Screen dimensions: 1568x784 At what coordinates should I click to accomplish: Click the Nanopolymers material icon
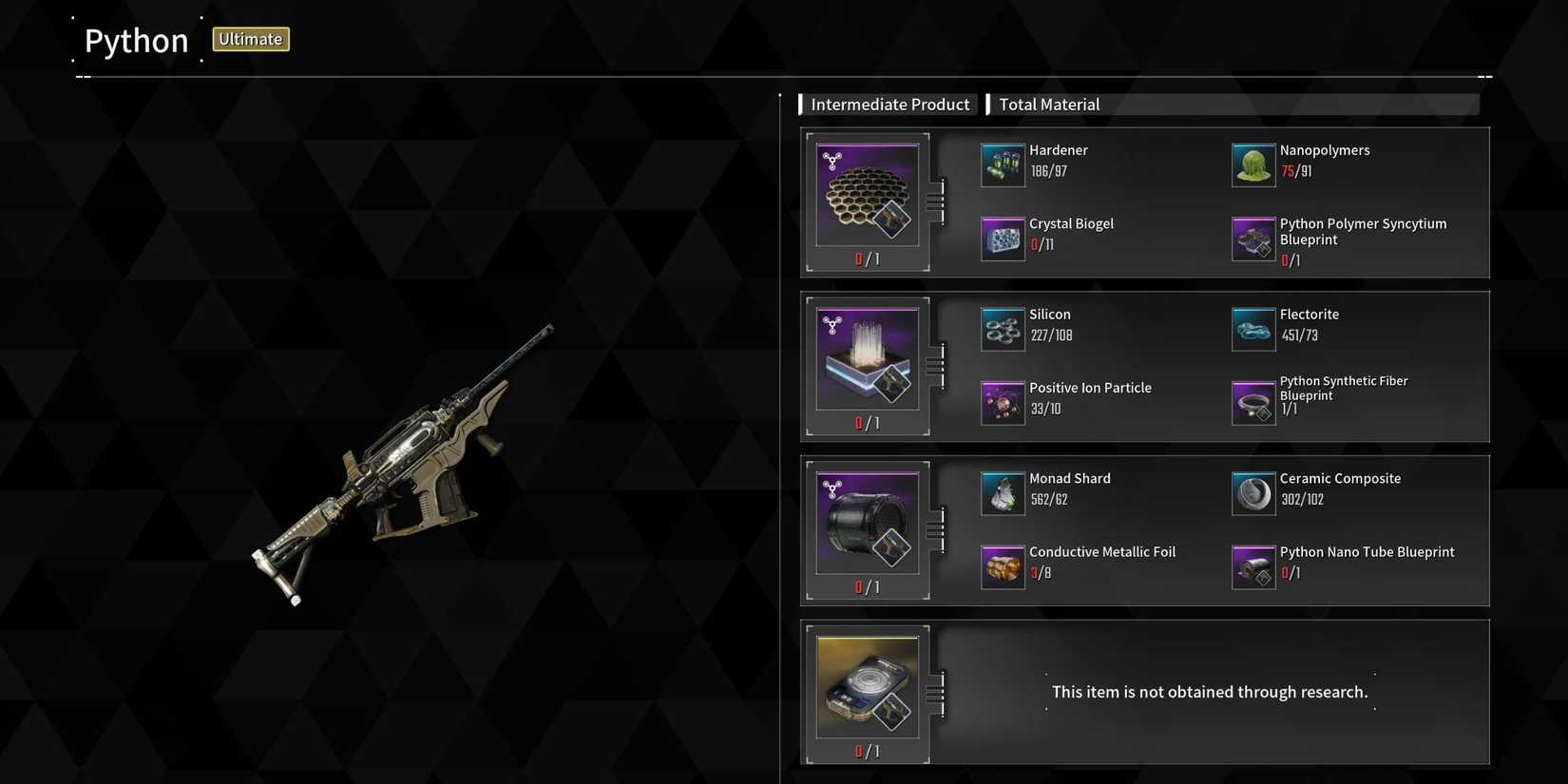pos(1252,163)
